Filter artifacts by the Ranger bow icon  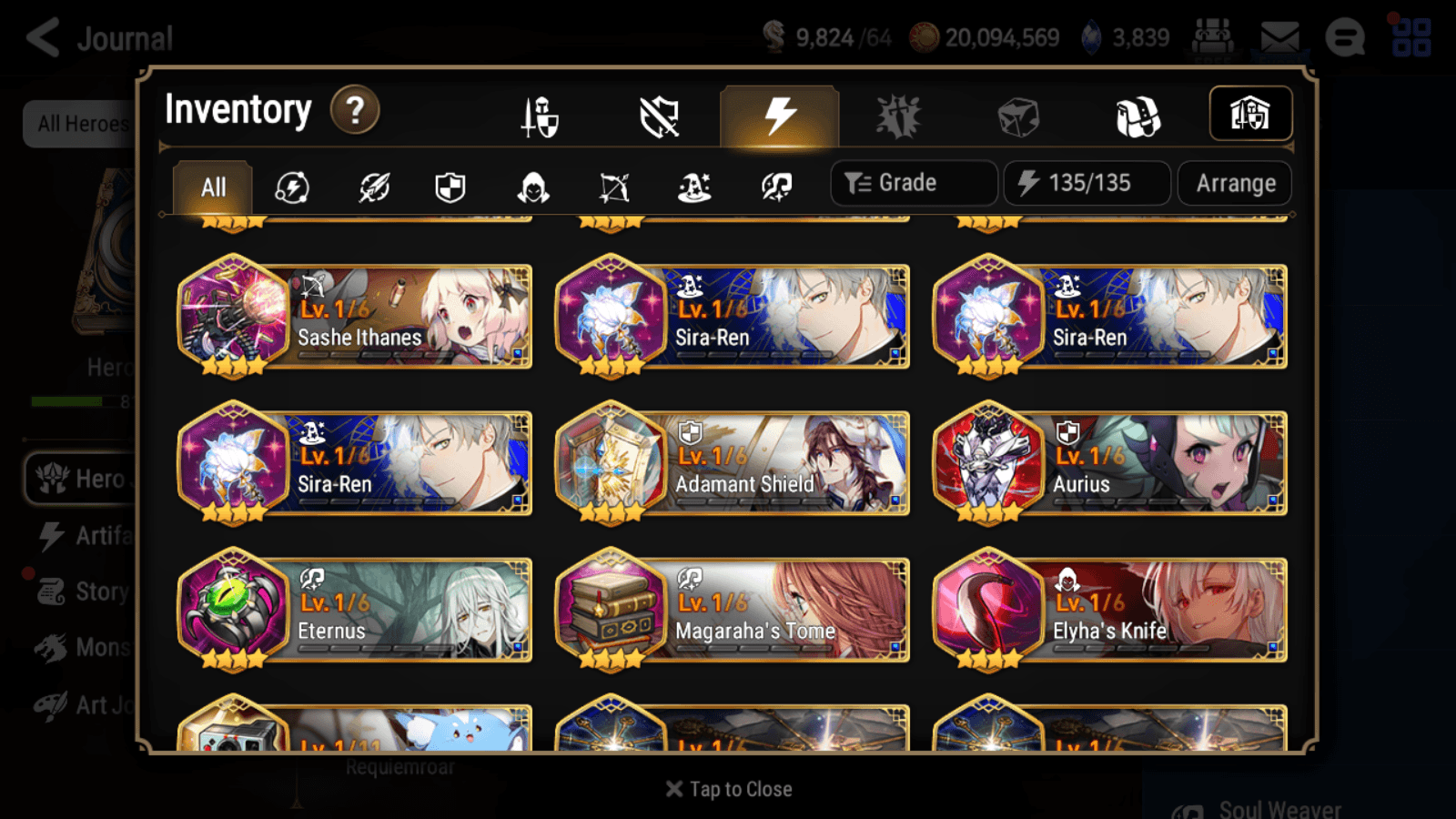(x=613, y=187)
